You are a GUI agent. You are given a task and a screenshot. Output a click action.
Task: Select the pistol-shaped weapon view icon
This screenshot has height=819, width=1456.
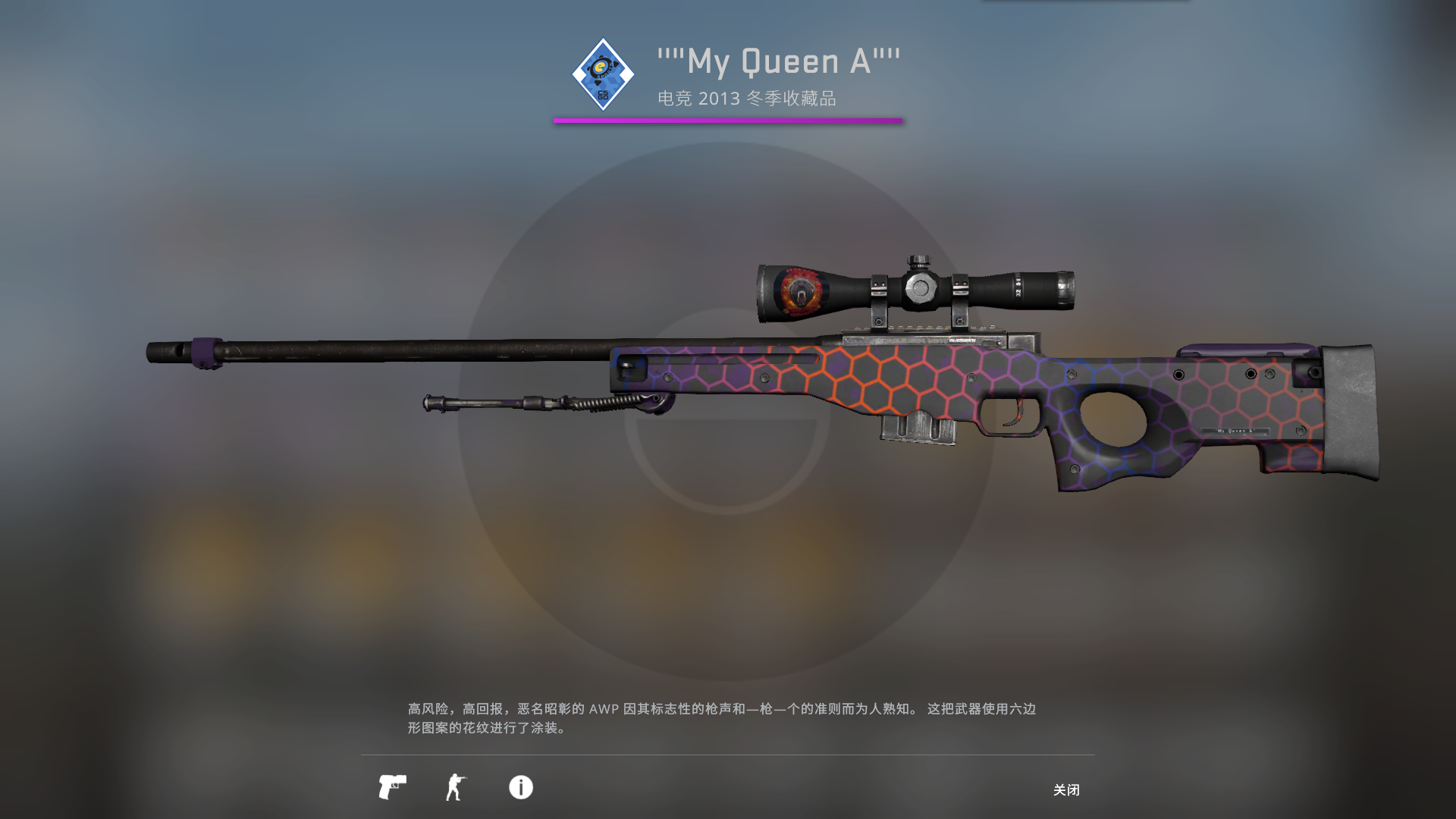tap(391, 788)
